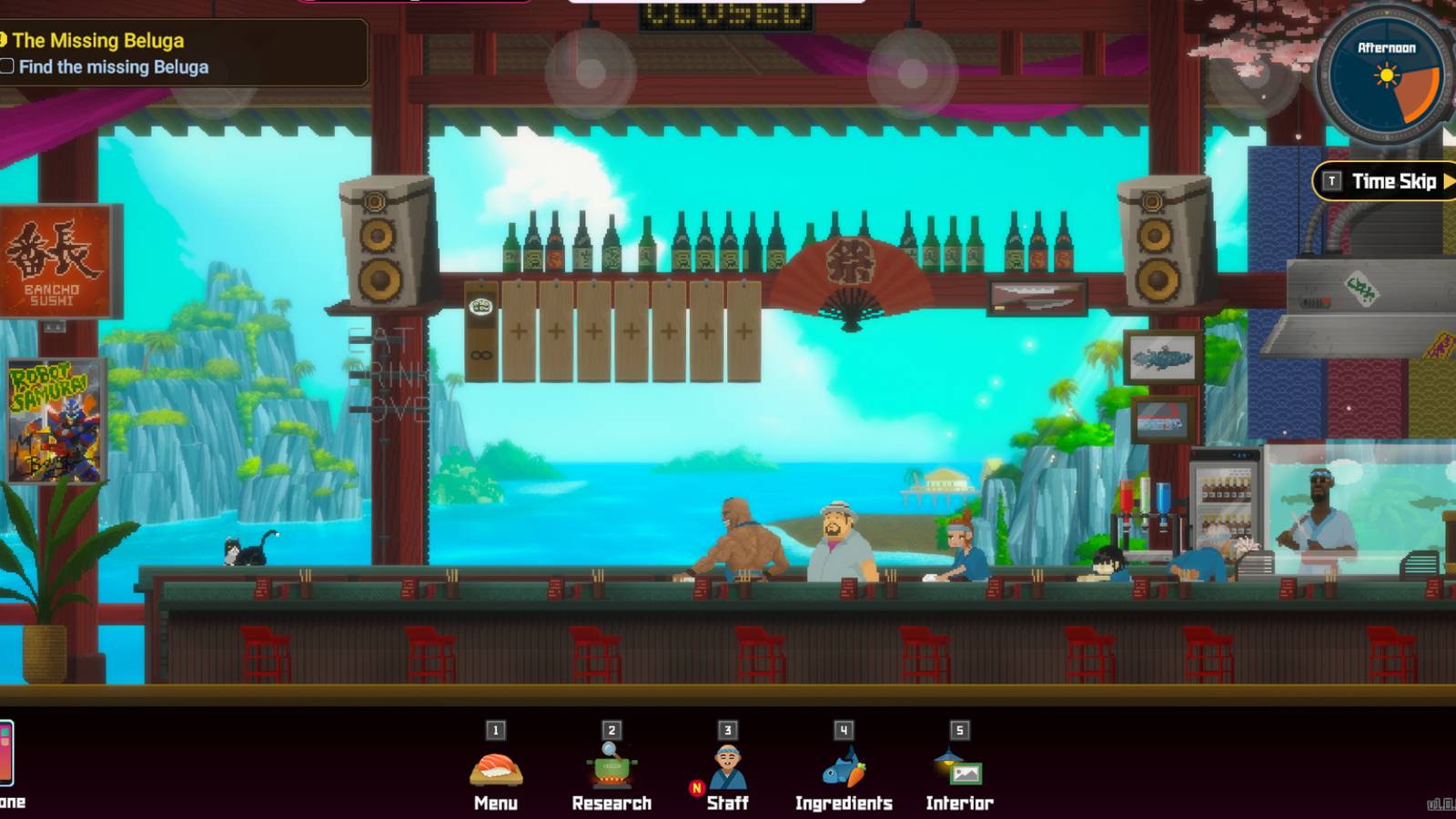The height and width of the screenshot is (819, 1456).
Task: Click the coelacanth framed picture on the right
Action: point(1160,357)
